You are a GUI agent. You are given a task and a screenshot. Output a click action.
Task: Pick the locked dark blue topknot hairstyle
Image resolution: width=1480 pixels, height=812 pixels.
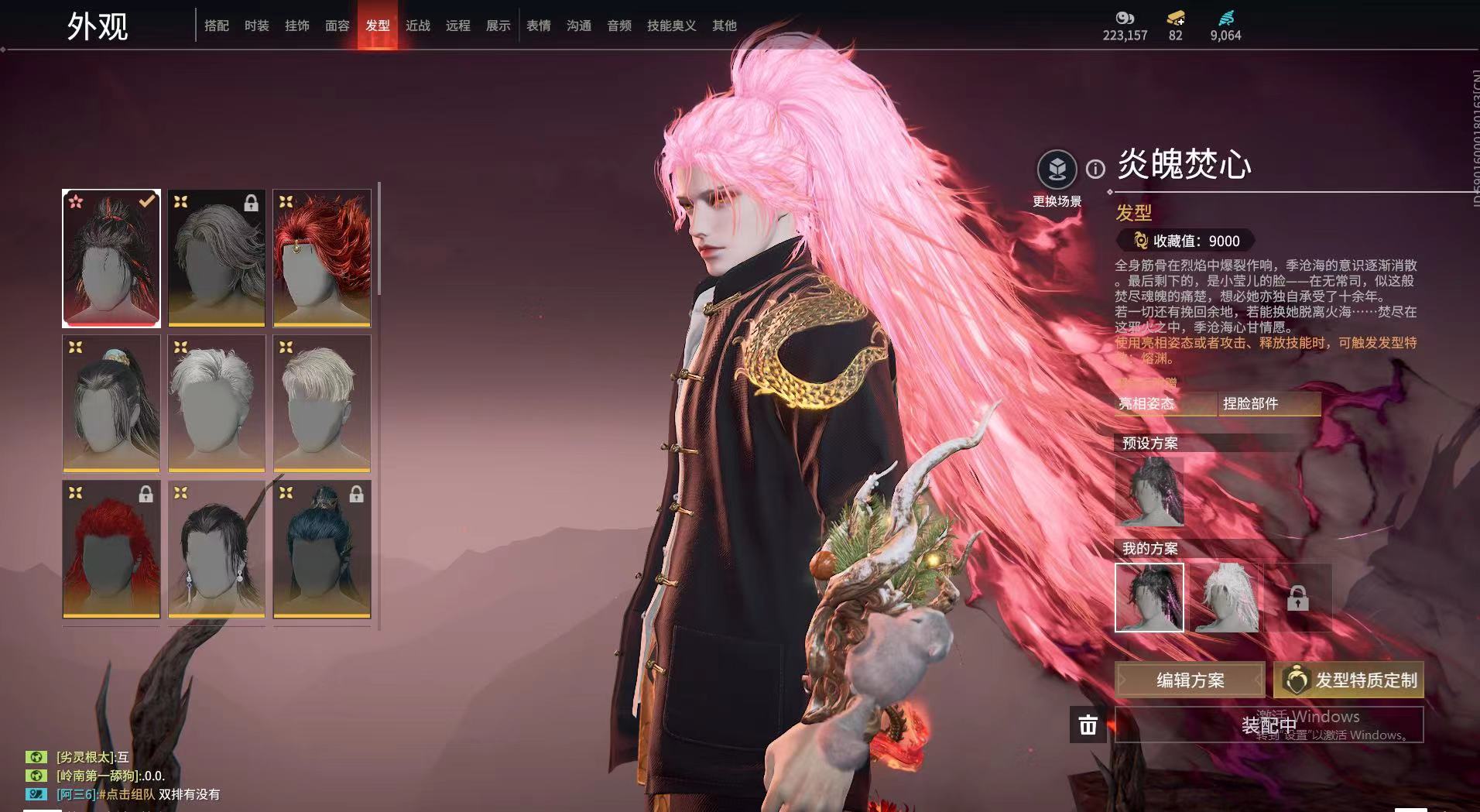(x=322, y=549)
